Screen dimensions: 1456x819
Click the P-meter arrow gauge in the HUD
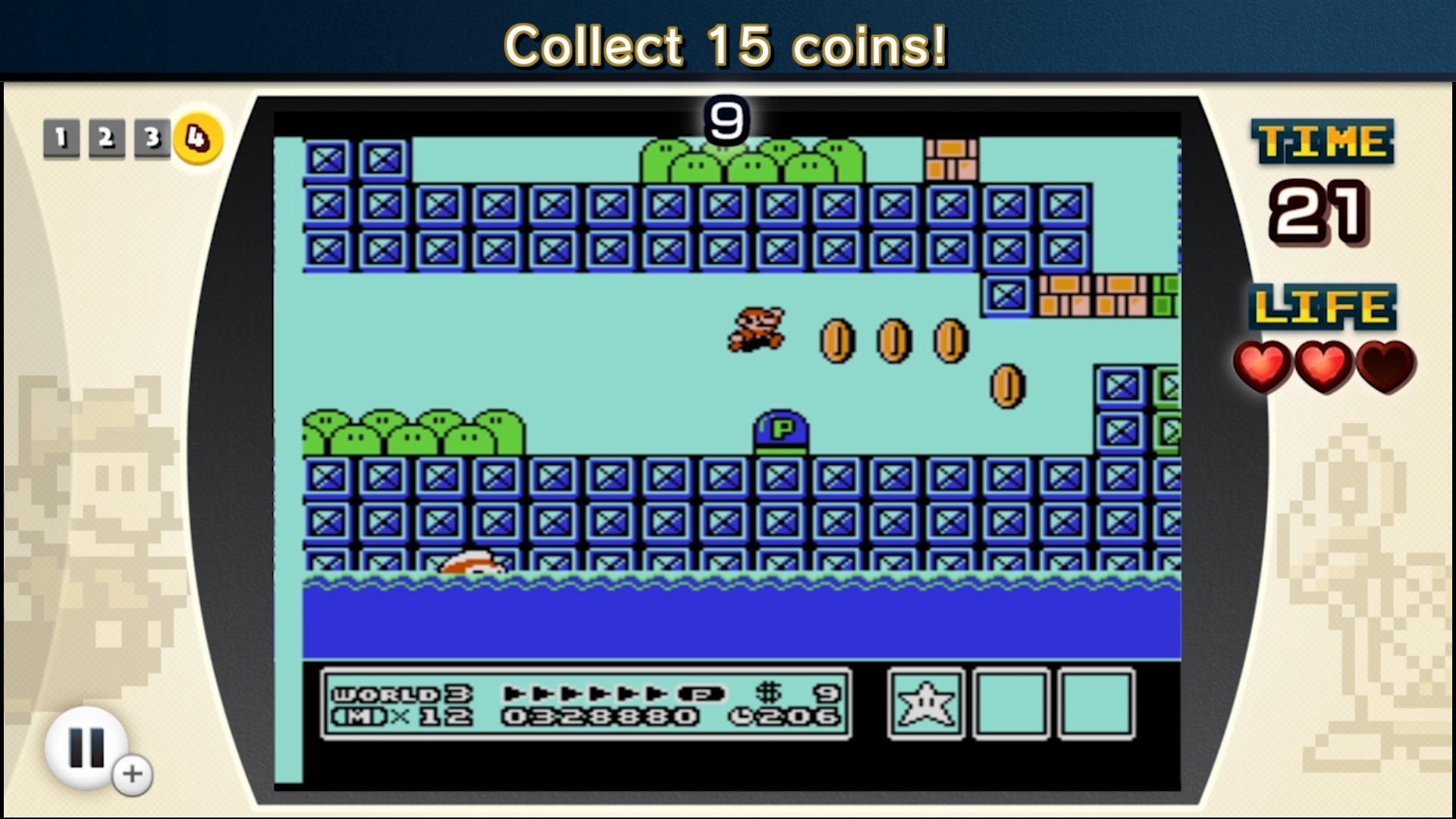pyautogui.click(x=584, y=692)
